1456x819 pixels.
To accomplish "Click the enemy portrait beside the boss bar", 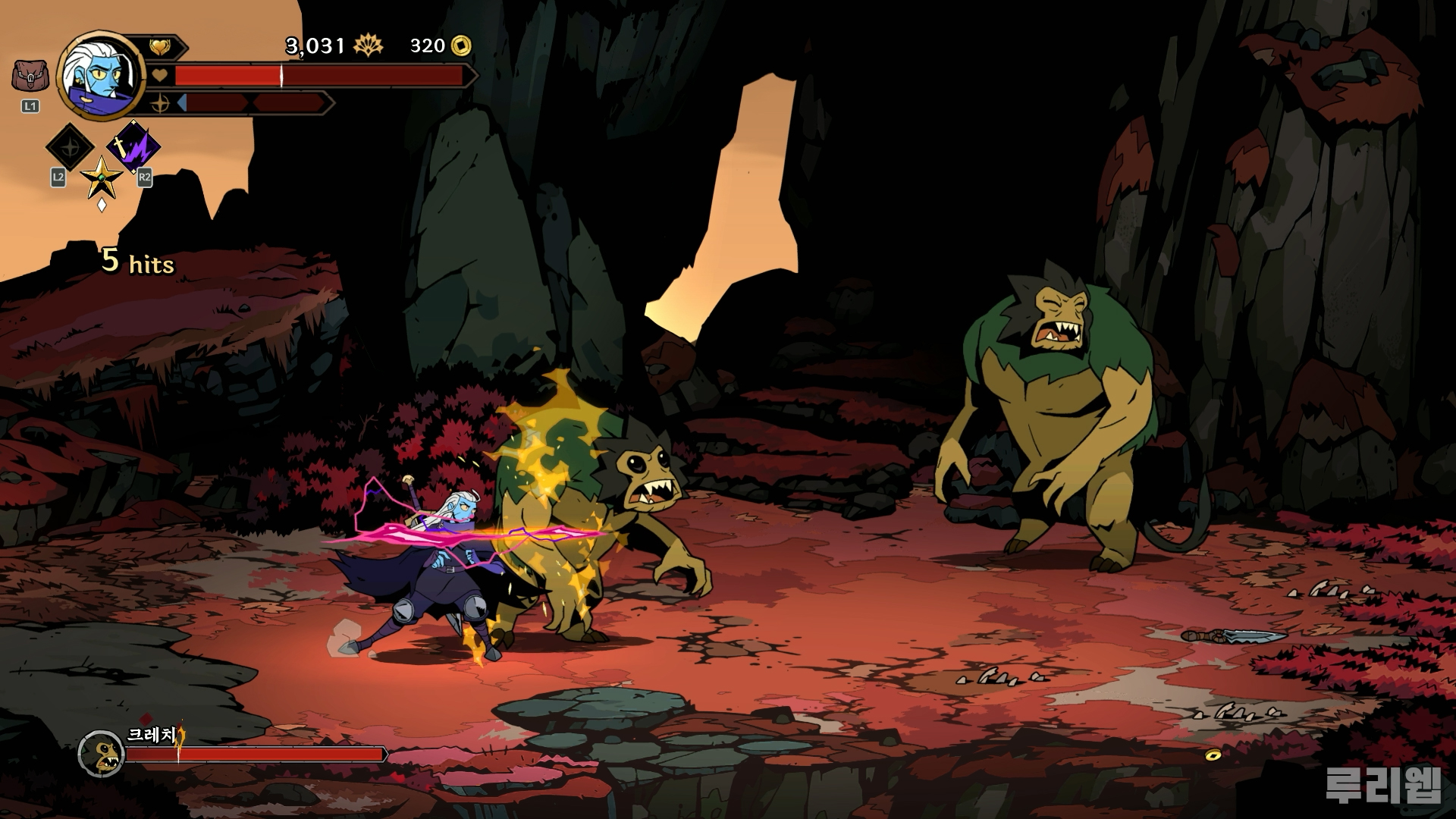I will click(101, 754).
